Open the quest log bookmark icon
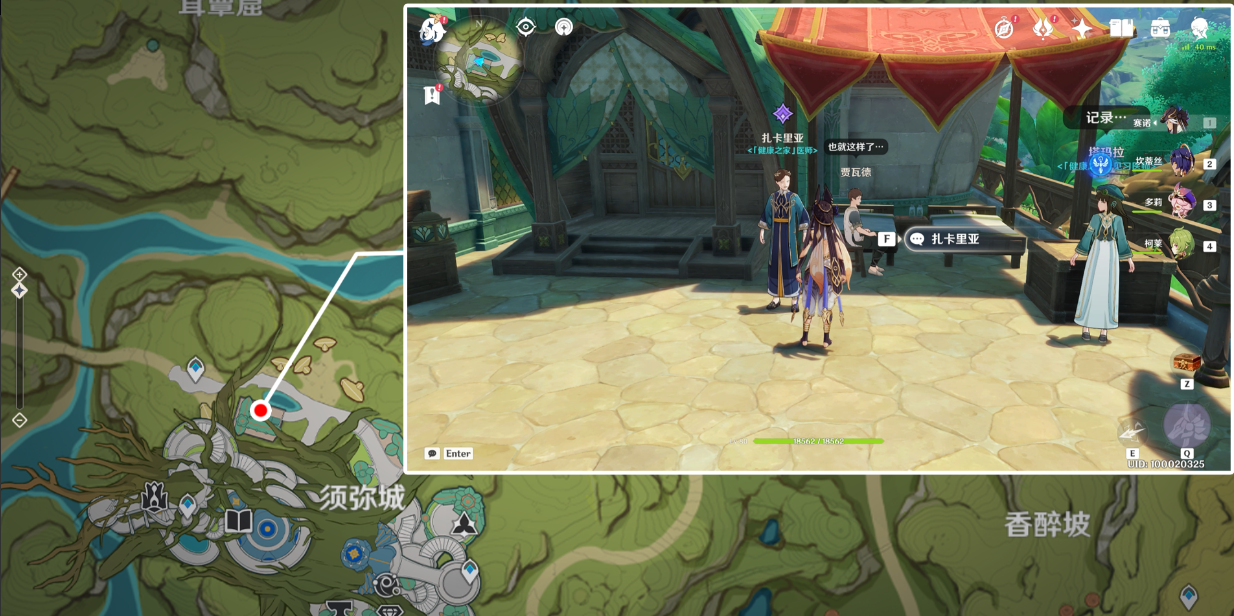The image size is (1234, 616). [x=432, y=95]
